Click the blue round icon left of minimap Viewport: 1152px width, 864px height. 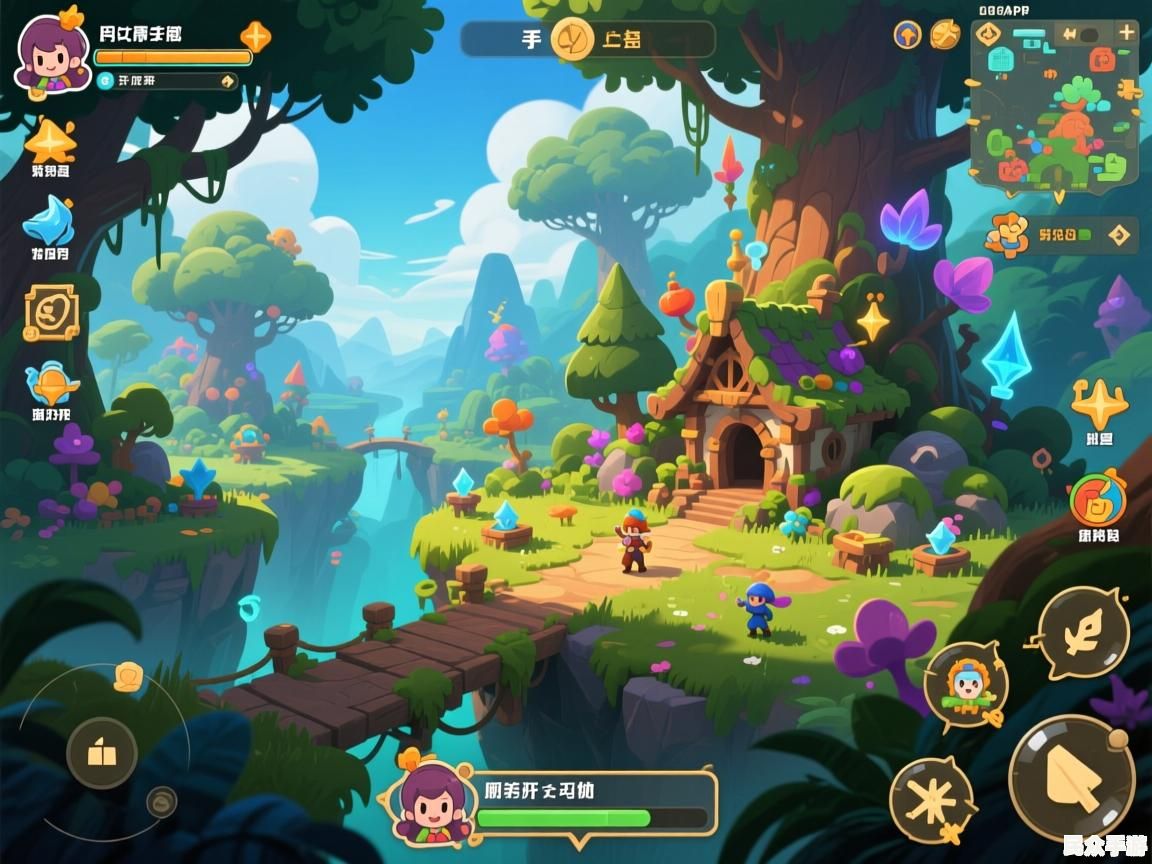(x=907, y=35)
